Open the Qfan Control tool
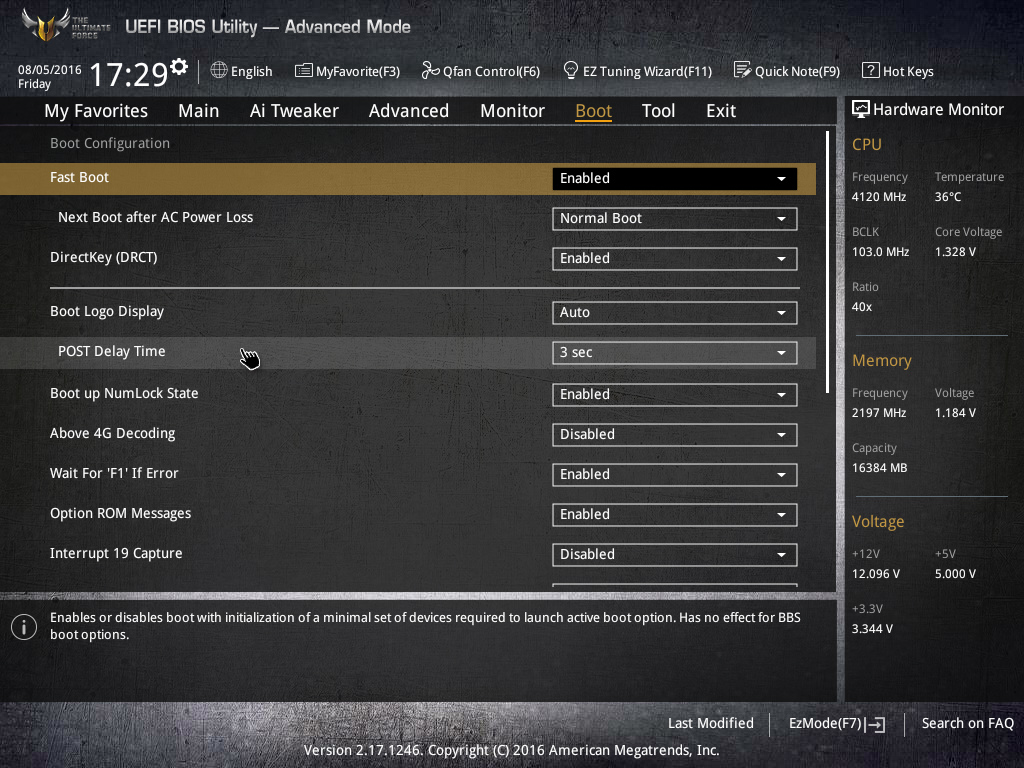 481,71
